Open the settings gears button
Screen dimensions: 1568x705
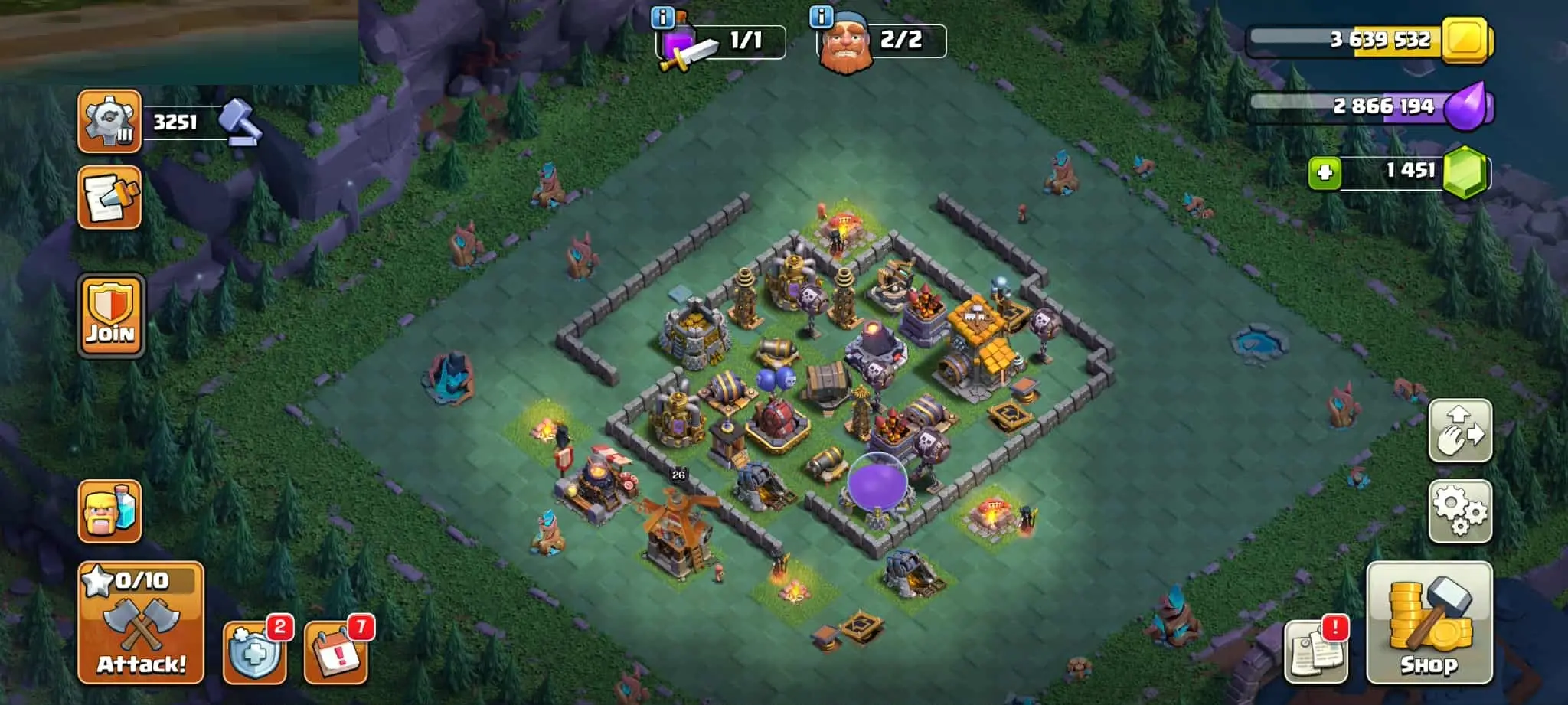coord(1460,511)
